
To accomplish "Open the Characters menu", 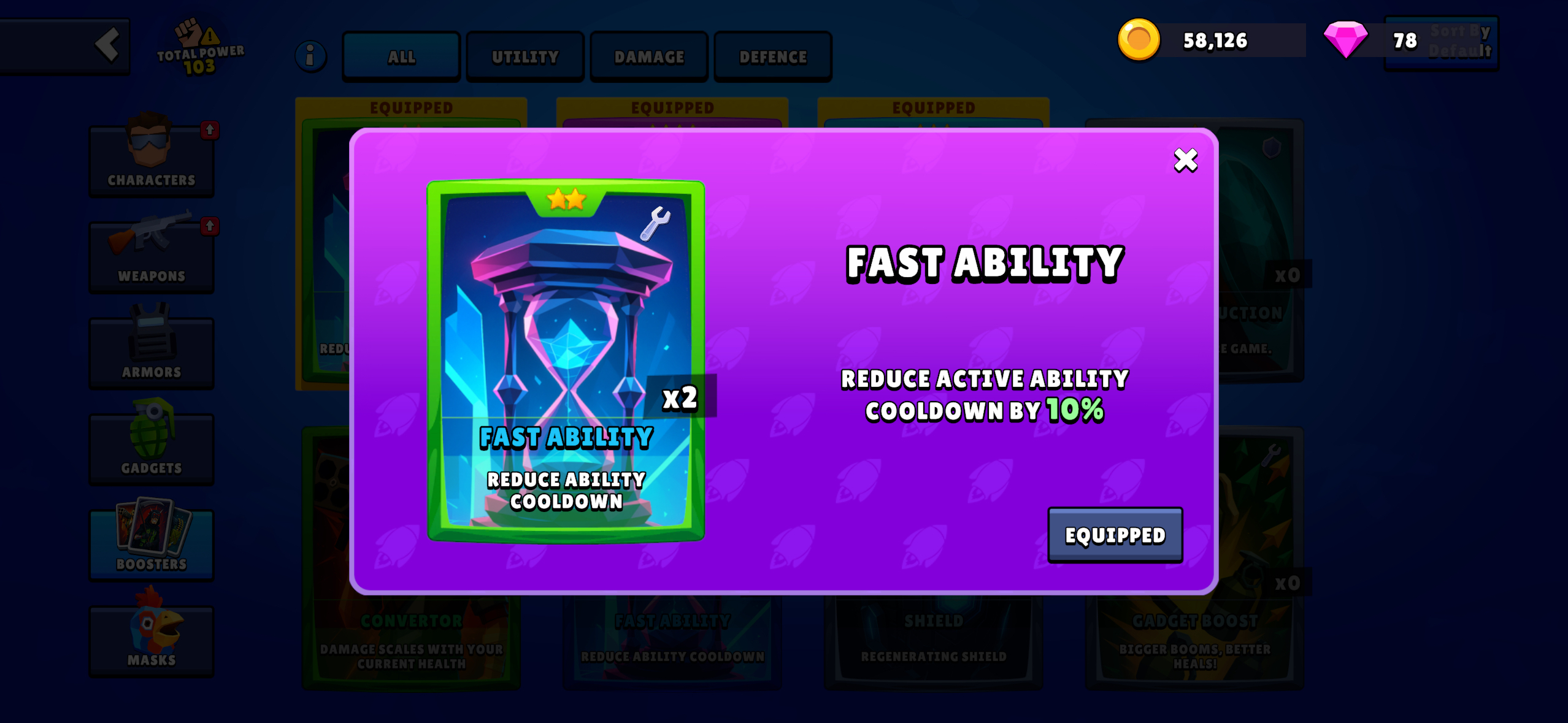I will (152, 160).
